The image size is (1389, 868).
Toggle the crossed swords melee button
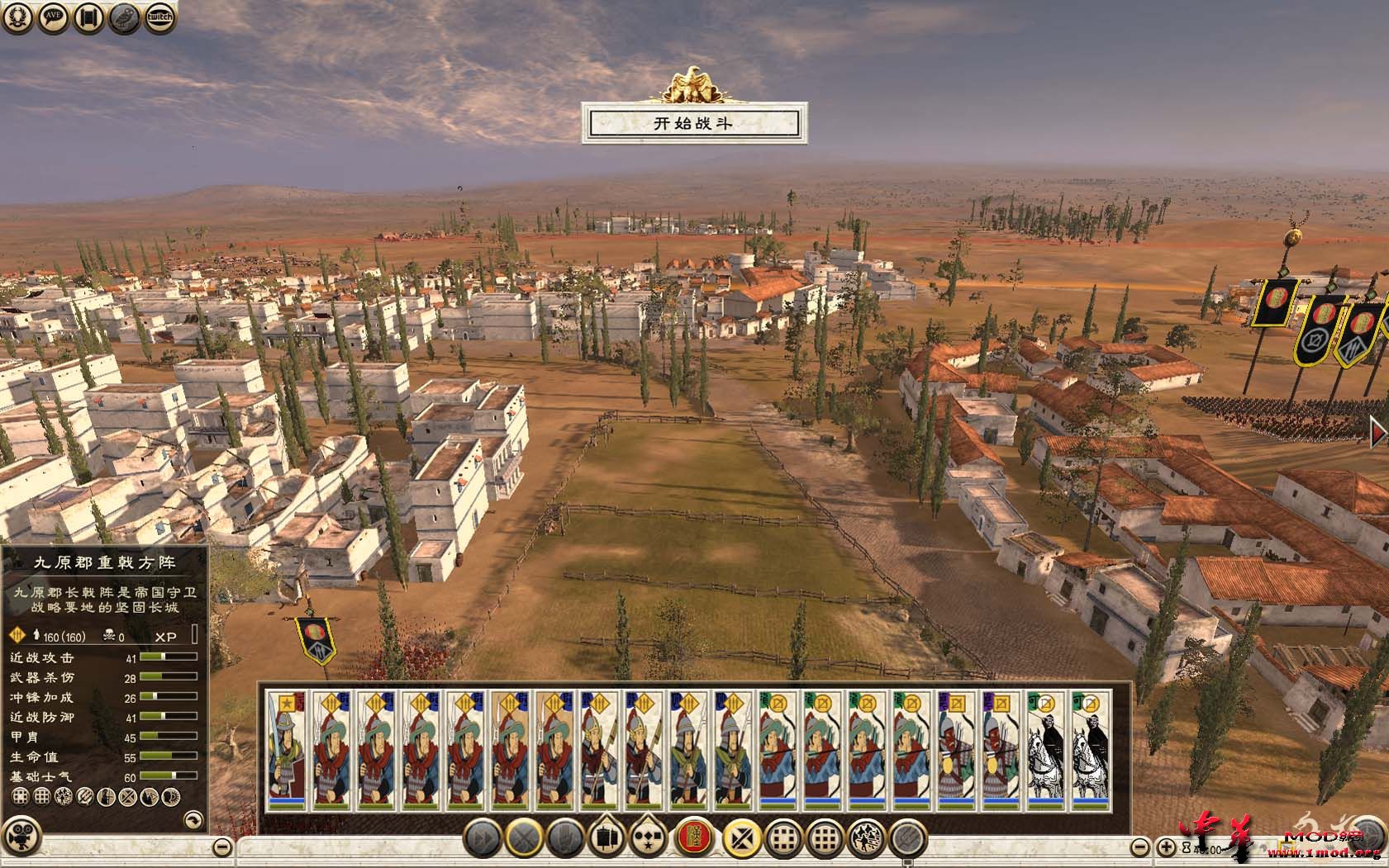[x=523, y=839]
